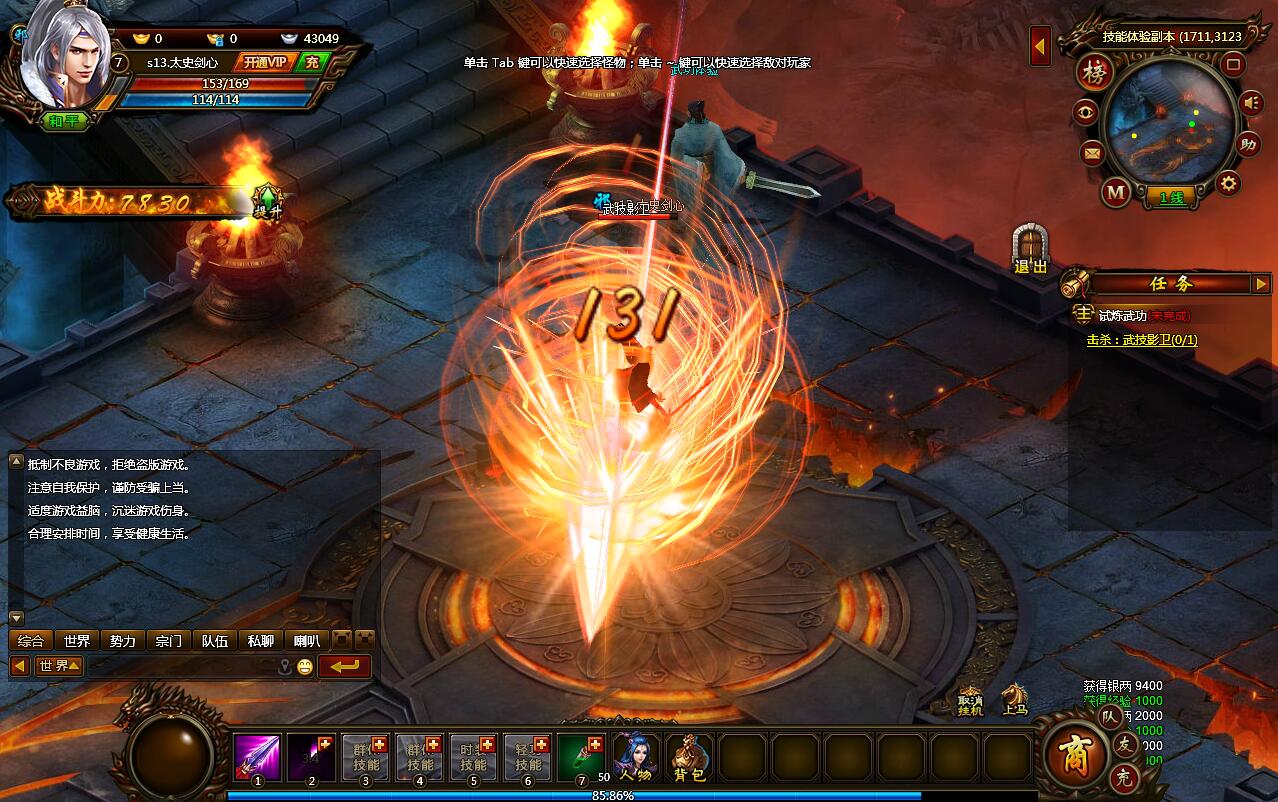Exit the dungeon via 退出 door icon
Screen dimensions: 1278x802
pos(1030,249)
